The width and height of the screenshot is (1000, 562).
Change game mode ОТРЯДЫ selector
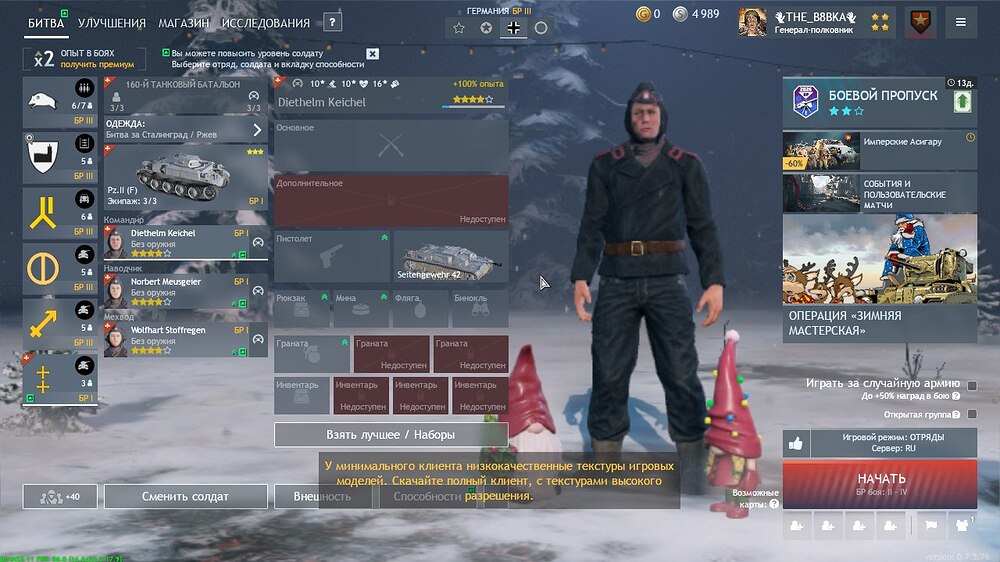pos(893,443)
